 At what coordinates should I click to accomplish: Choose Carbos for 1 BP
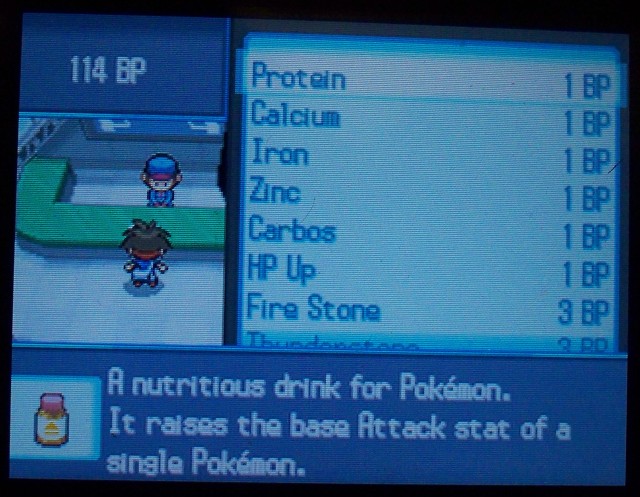click(x=292, y=231)
